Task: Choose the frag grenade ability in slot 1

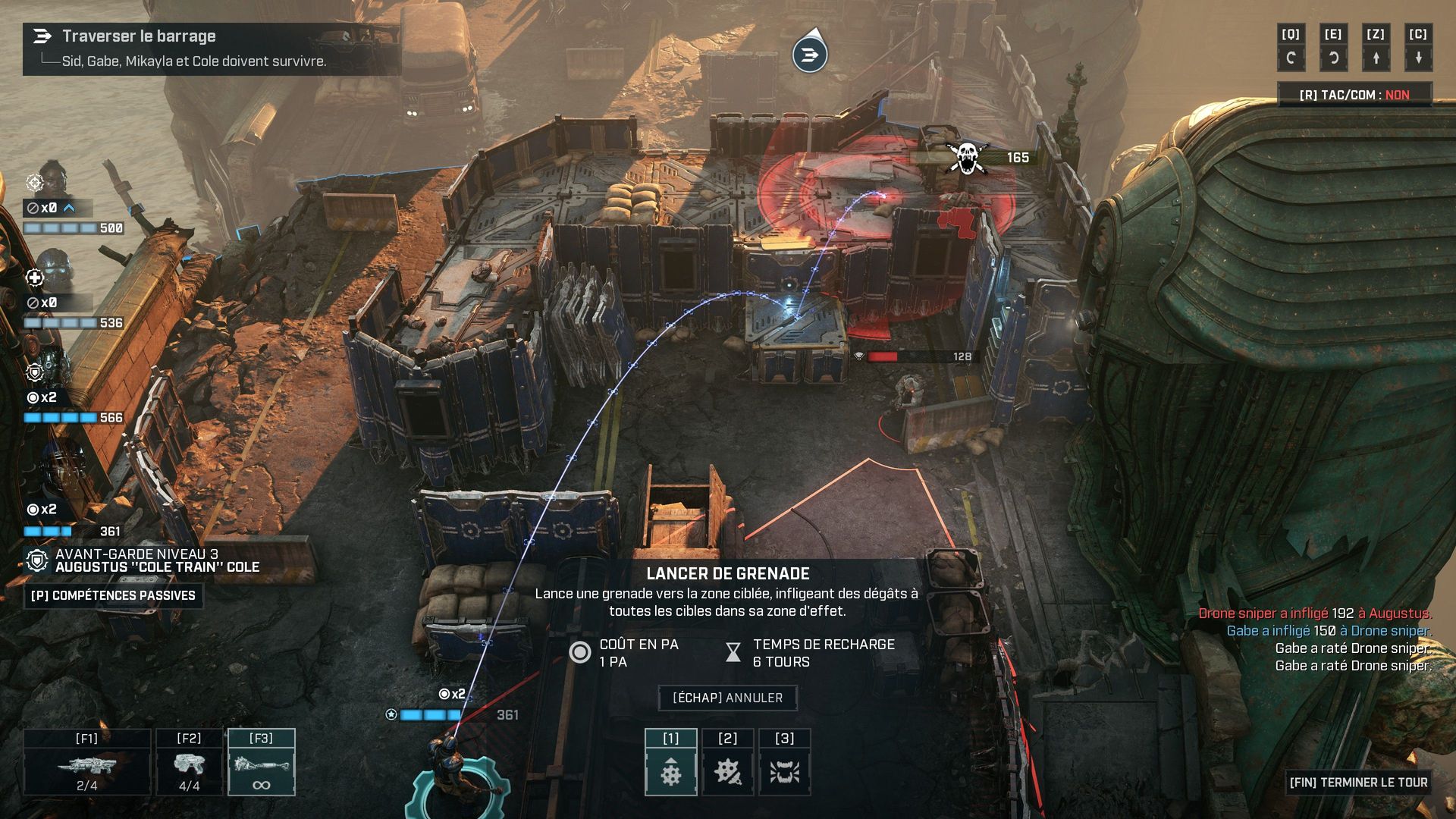Action: pyautogui.click(x=670, y=763)
